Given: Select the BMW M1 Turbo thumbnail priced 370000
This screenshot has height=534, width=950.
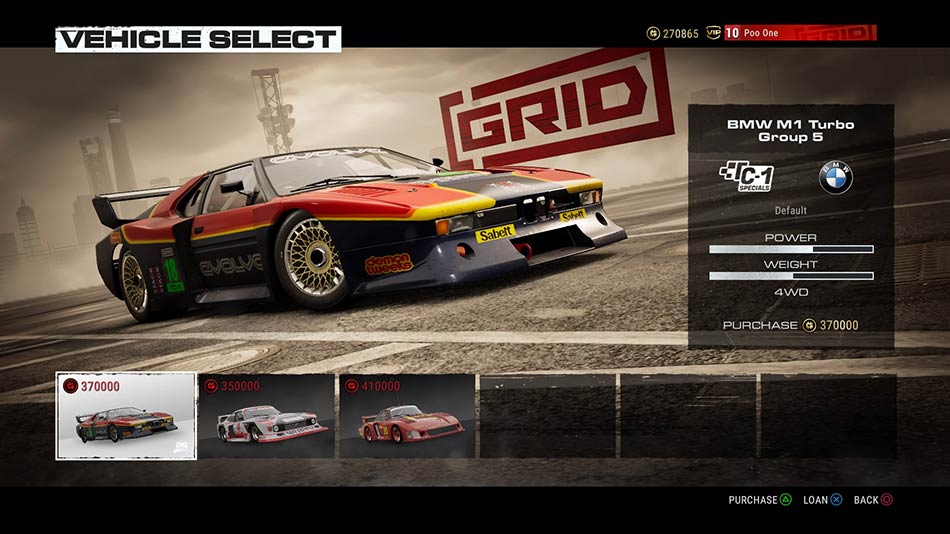Looking at the screenshot, I should [126, 416].
